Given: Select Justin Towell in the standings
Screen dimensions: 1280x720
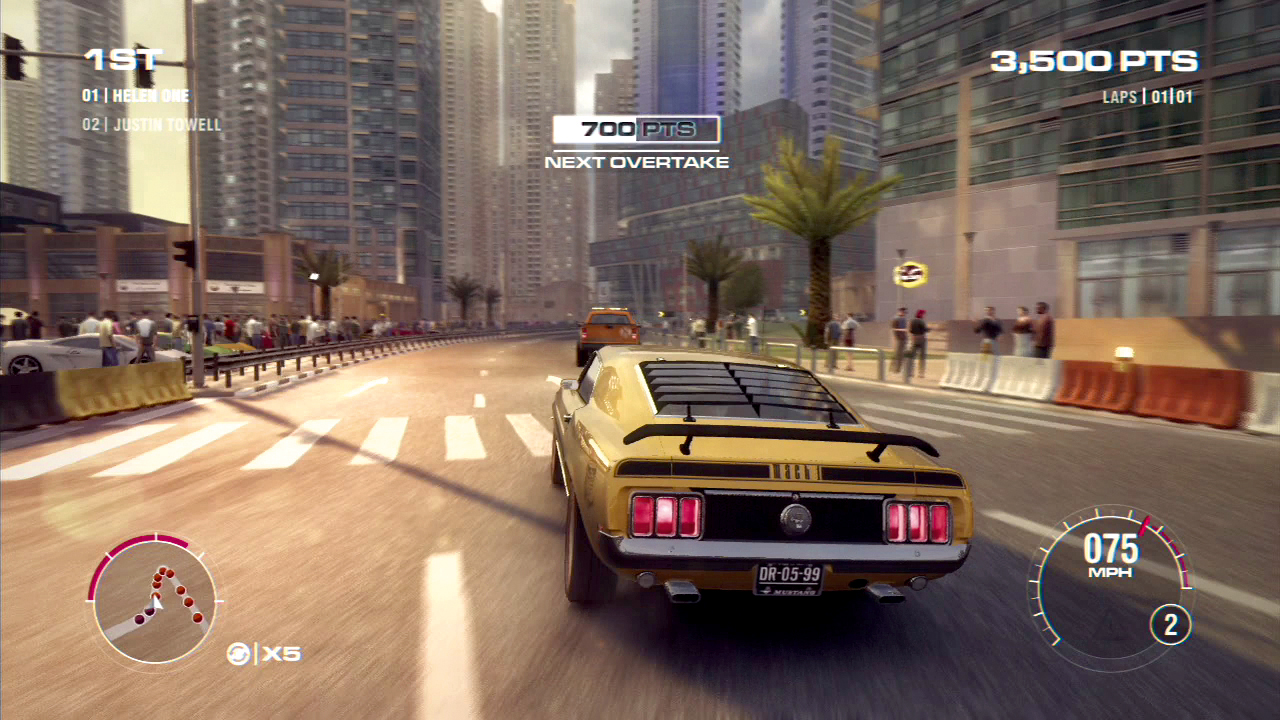Looking at the screenshot, I should click(x=151, y=125).
